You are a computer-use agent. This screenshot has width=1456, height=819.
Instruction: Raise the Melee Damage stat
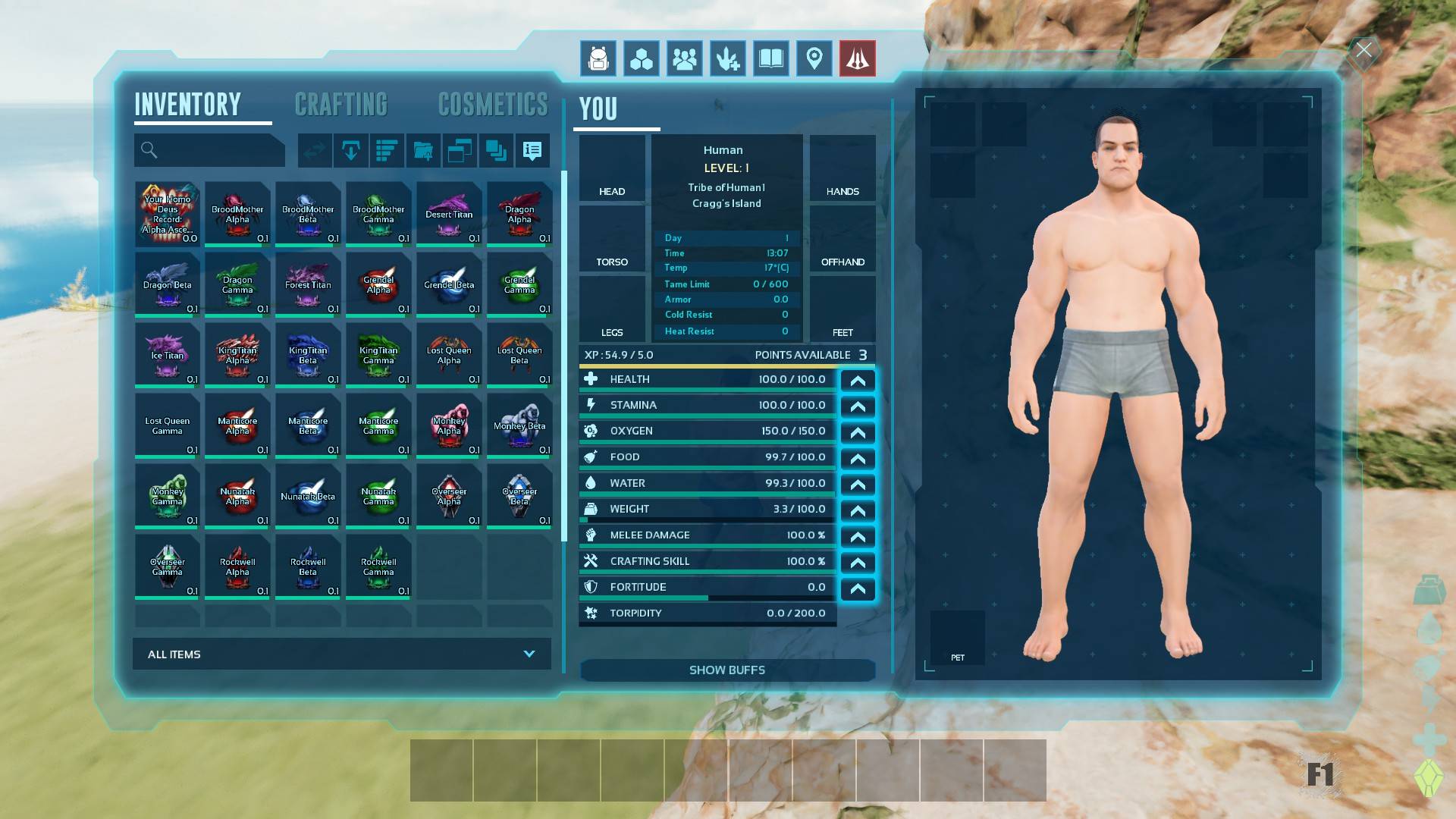[858, 536]
